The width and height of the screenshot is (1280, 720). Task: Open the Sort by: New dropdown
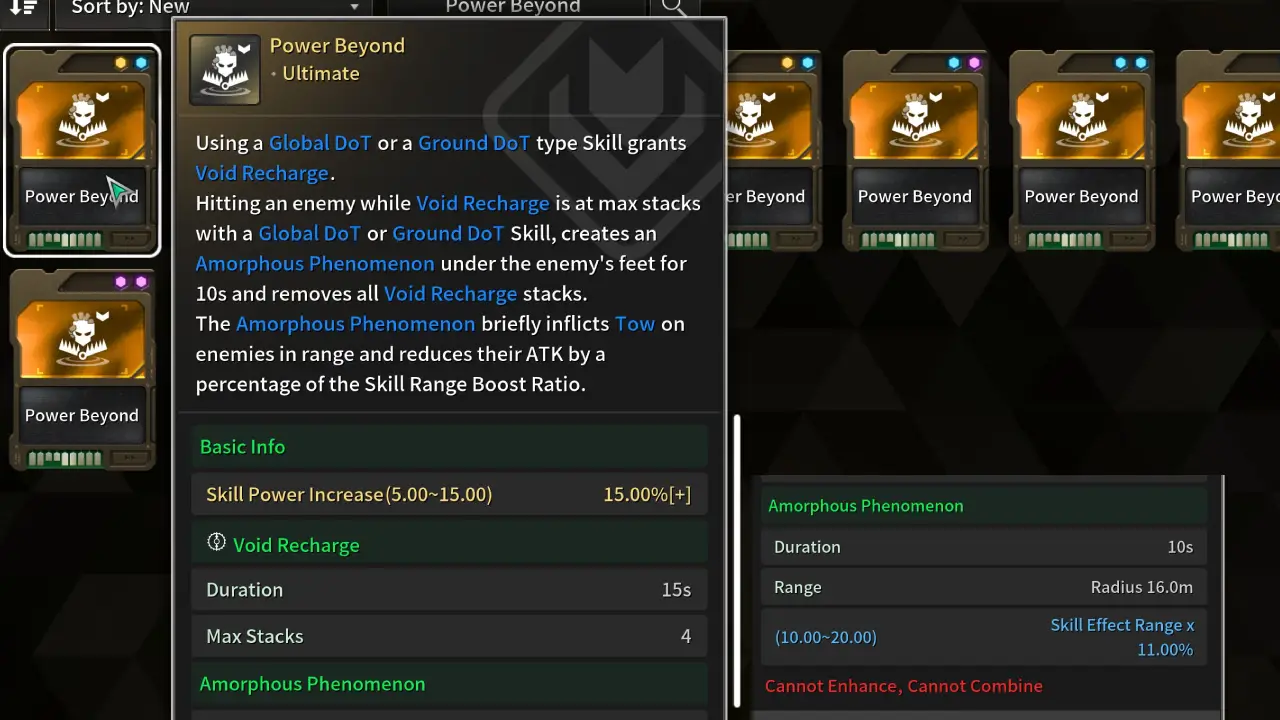coord(213,7)
